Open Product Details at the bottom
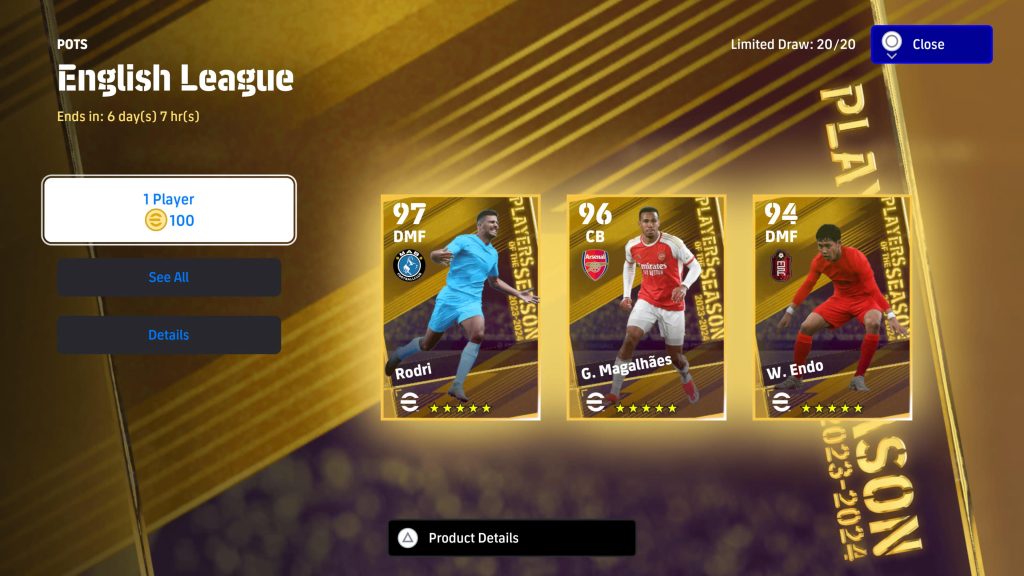The height and width of the screenshot is (576, 1024). pos(511,538)
